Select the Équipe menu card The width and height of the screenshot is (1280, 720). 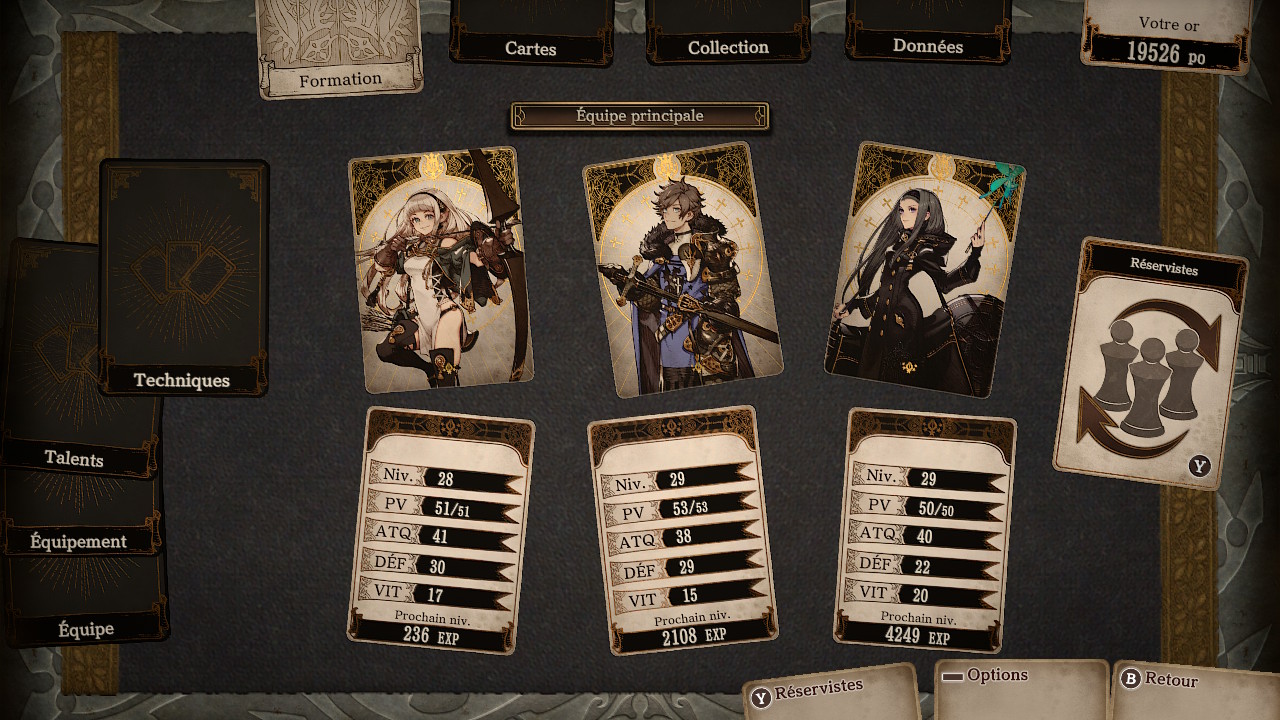pos(86,628)
